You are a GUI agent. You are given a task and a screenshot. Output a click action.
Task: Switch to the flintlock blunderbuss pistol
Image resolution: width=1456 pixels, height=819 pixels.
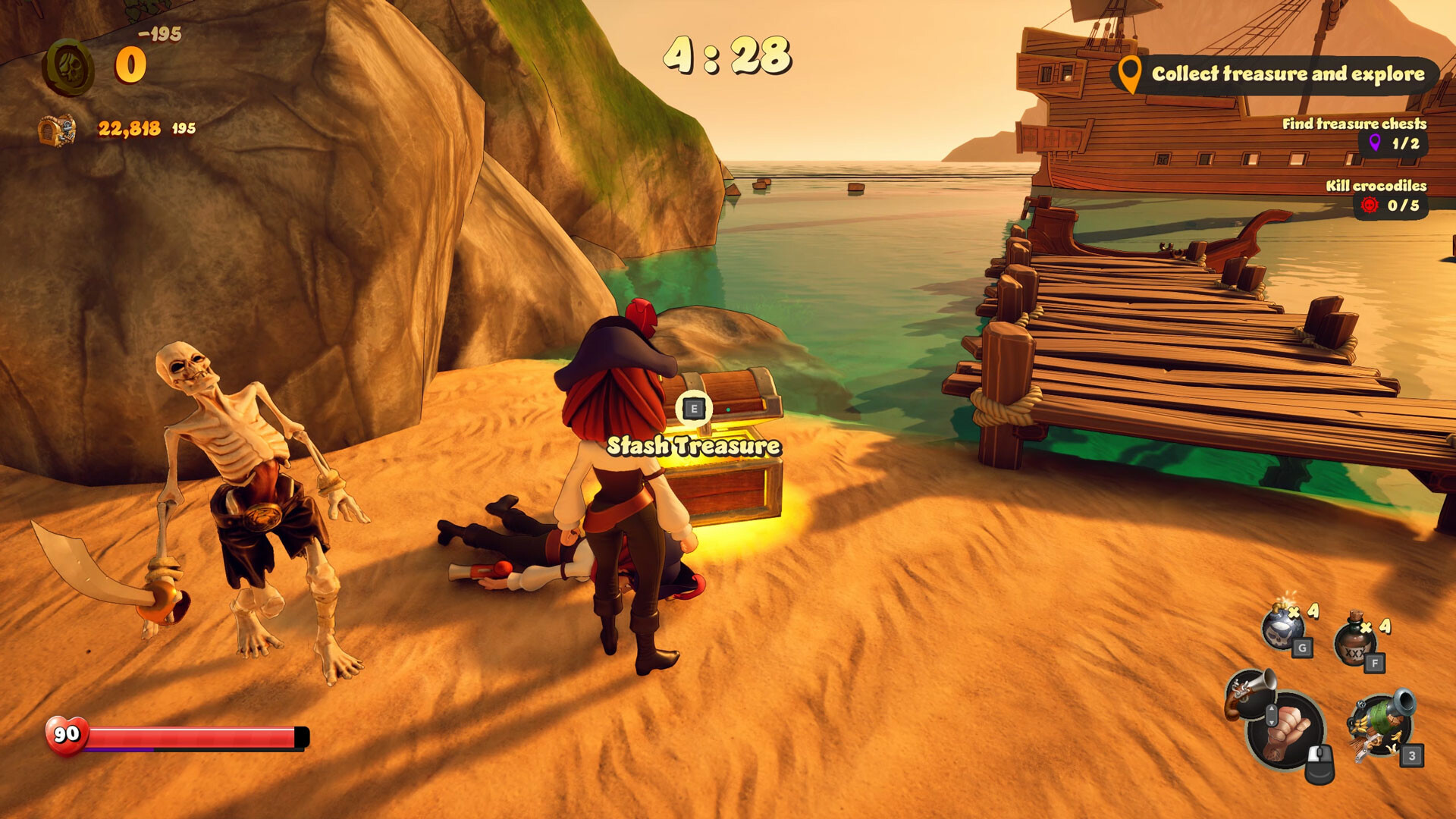click(1247, 692)
